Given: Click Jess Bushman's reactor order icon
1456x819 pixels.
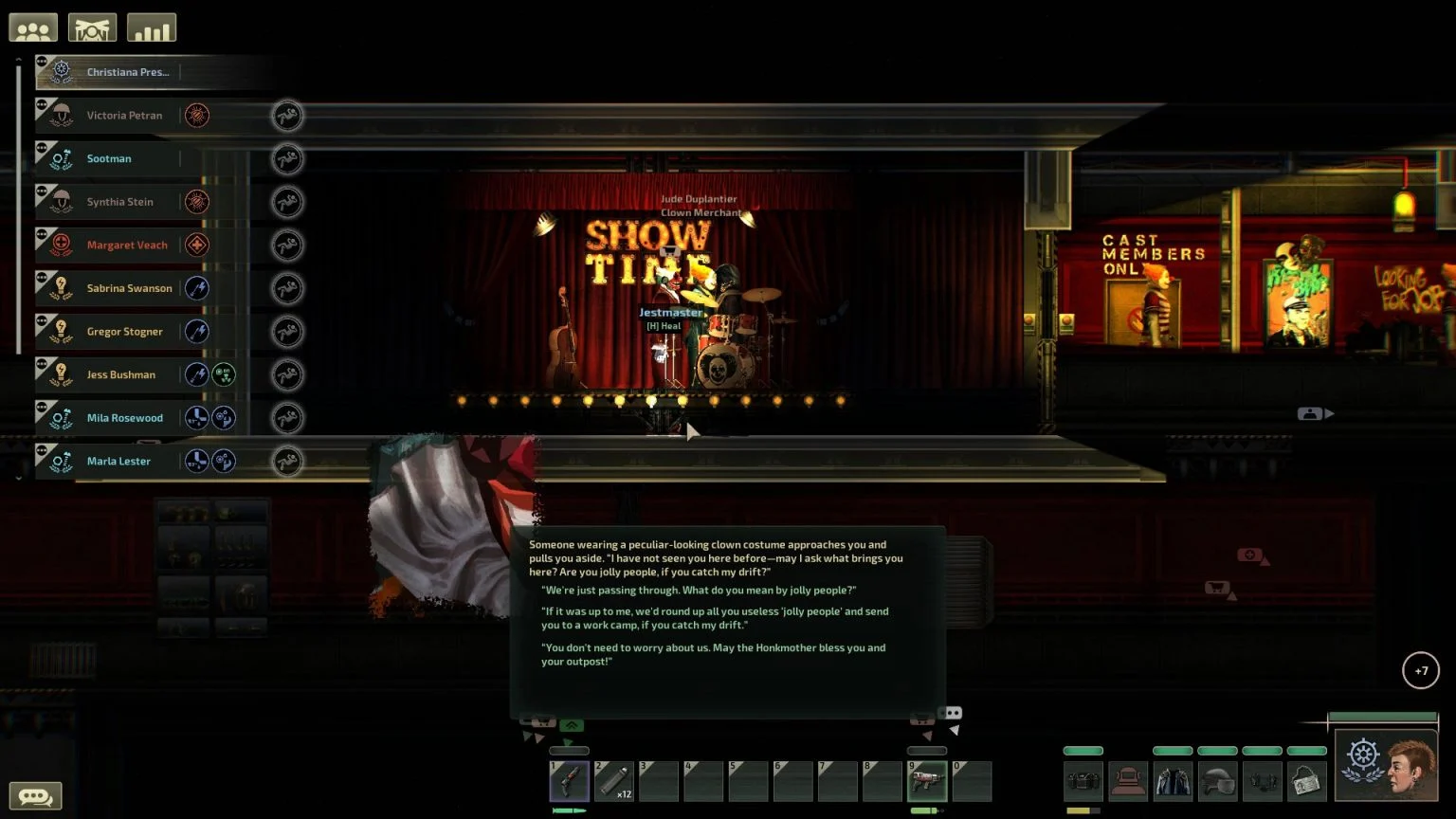Looking at the screenshot, I should pyautogui.click(x=224, y=375).
